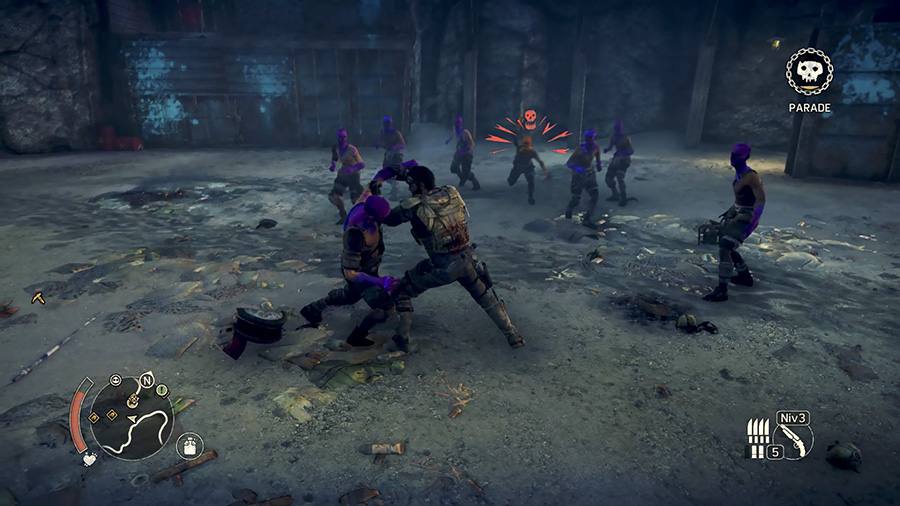Select the green exclamation marker on minimap
This screenshot has height=506, width=900.
(x=162, y=390)
